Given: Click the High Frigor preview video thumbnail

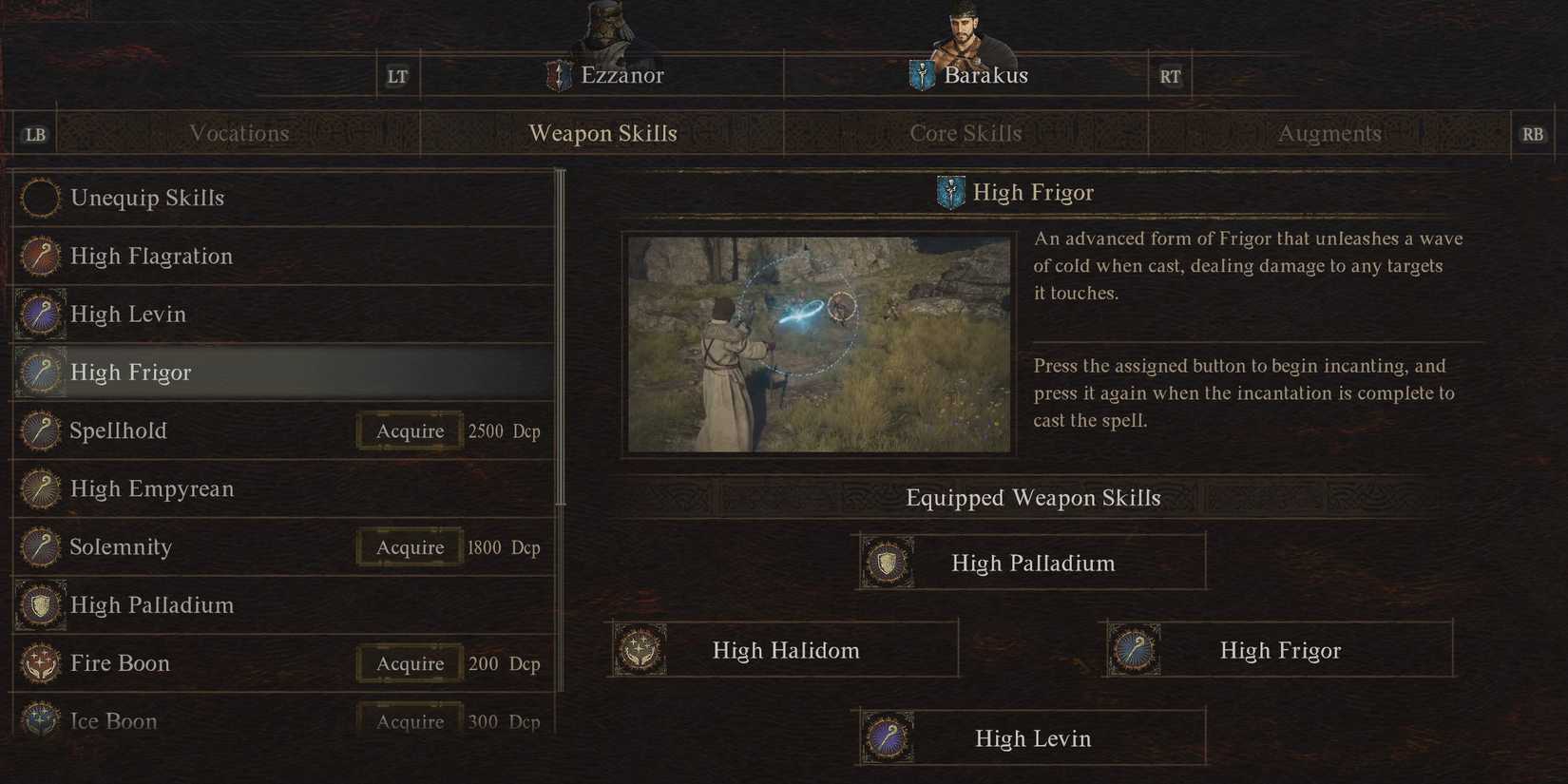Looking at the screenshot, I should click(818, 343).
